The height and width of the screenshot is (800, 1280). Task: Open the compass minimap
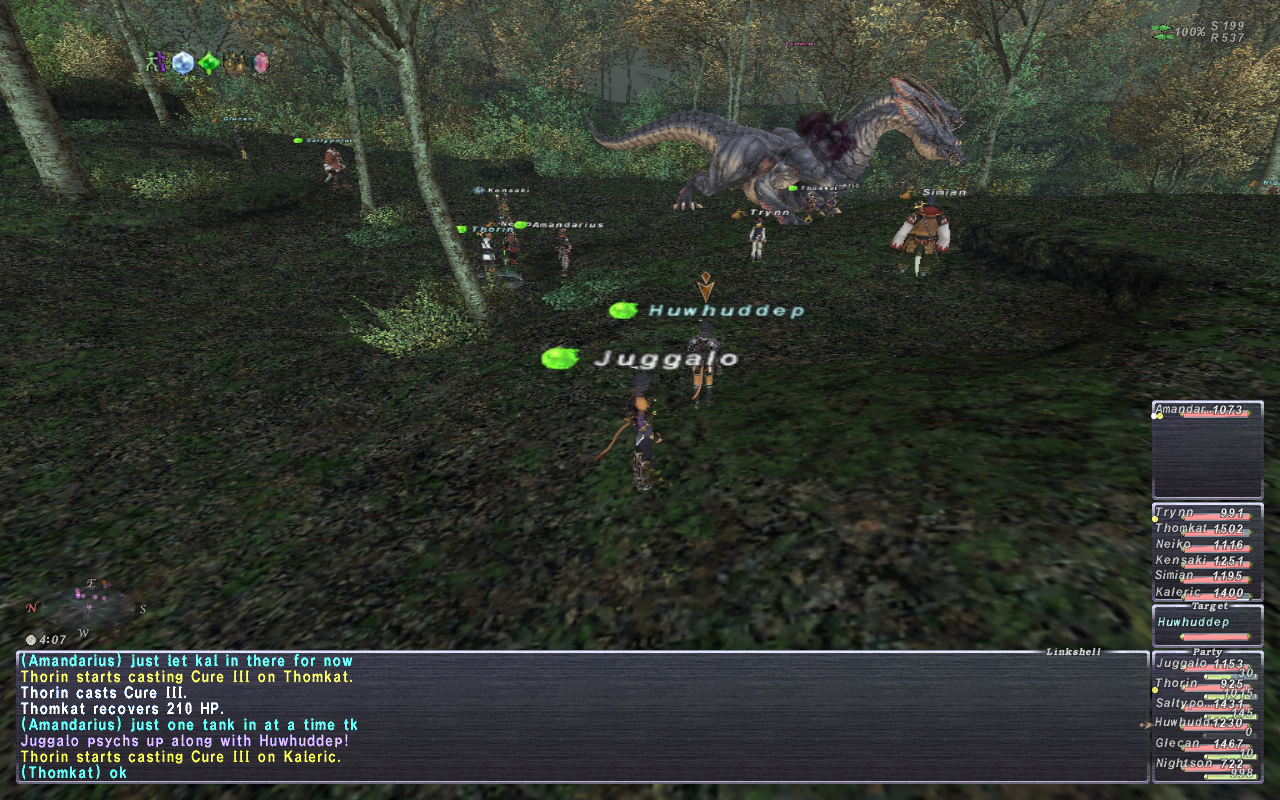[85, 605]
